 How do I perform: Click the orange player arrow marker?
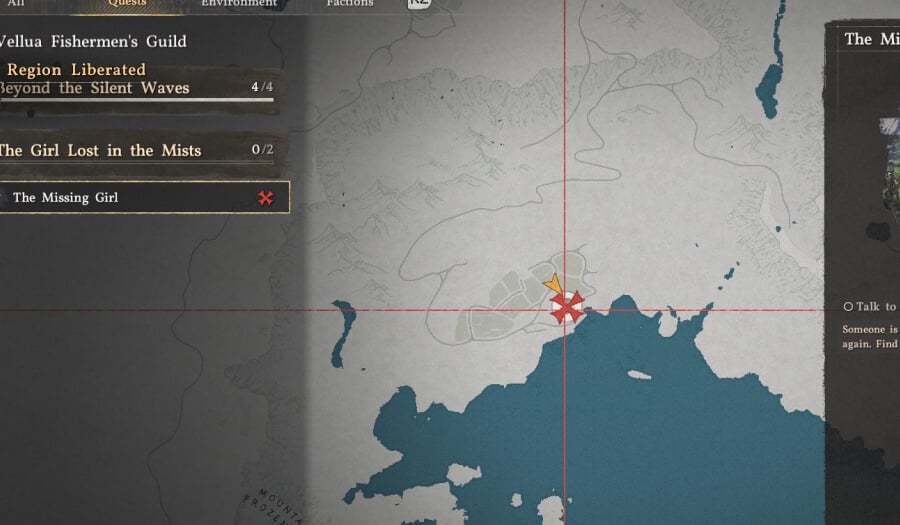click(x=552, y=288)
